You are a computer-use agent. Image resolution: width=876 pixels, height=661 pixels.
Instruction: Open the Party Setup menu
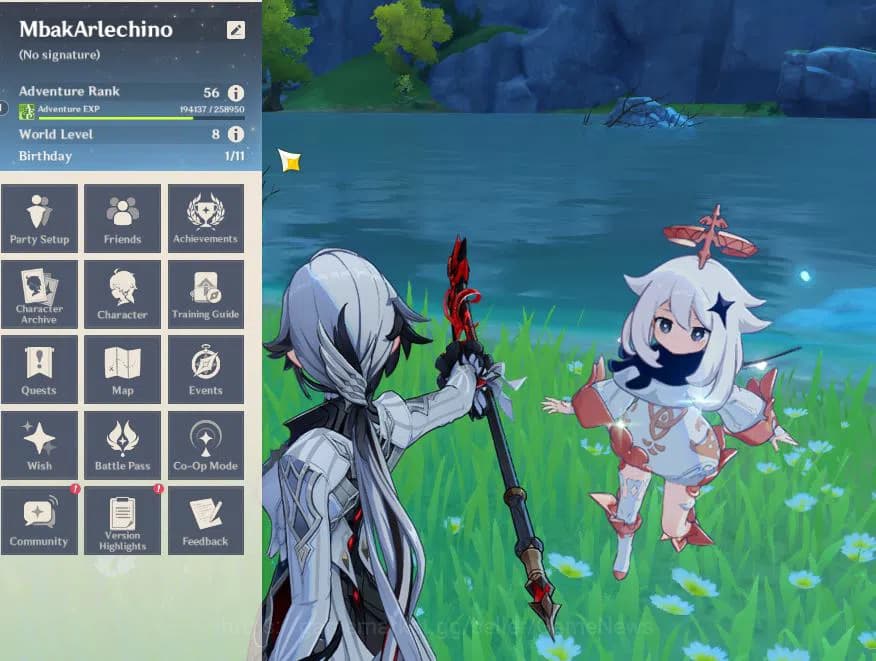39,218
